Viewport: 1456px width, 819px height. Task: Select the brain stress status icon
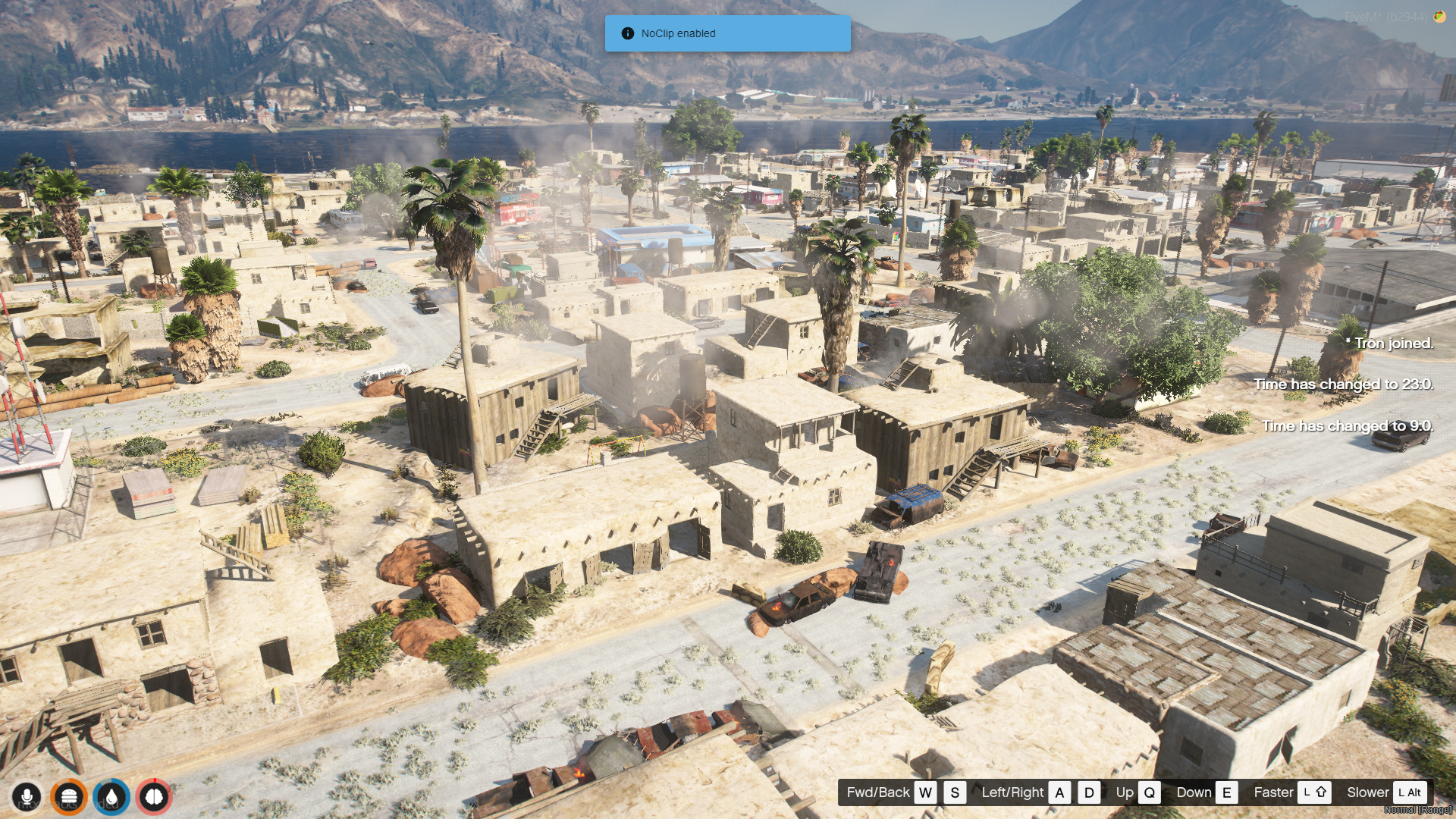coord(154,797)
